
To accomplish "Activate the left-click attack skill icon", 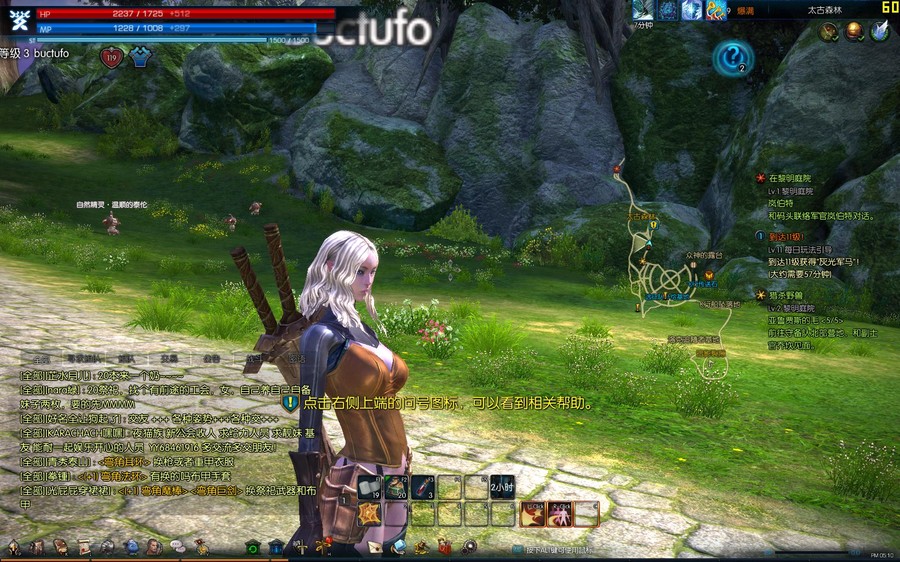I will point(533,514).
